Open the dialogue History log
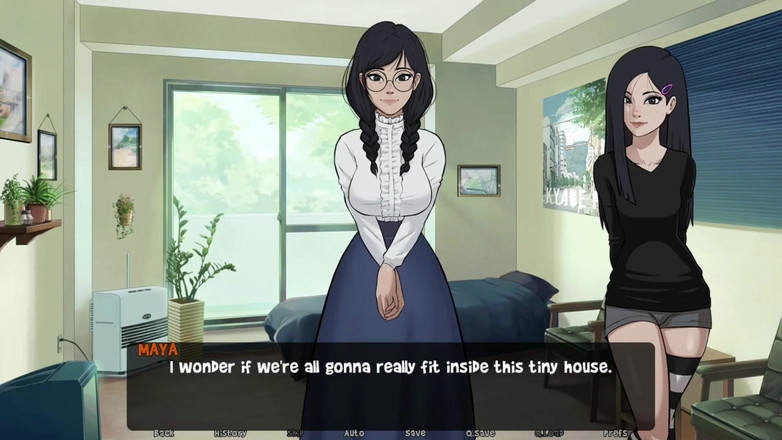This screenshot has width=782, height=440. pos(229,433)
